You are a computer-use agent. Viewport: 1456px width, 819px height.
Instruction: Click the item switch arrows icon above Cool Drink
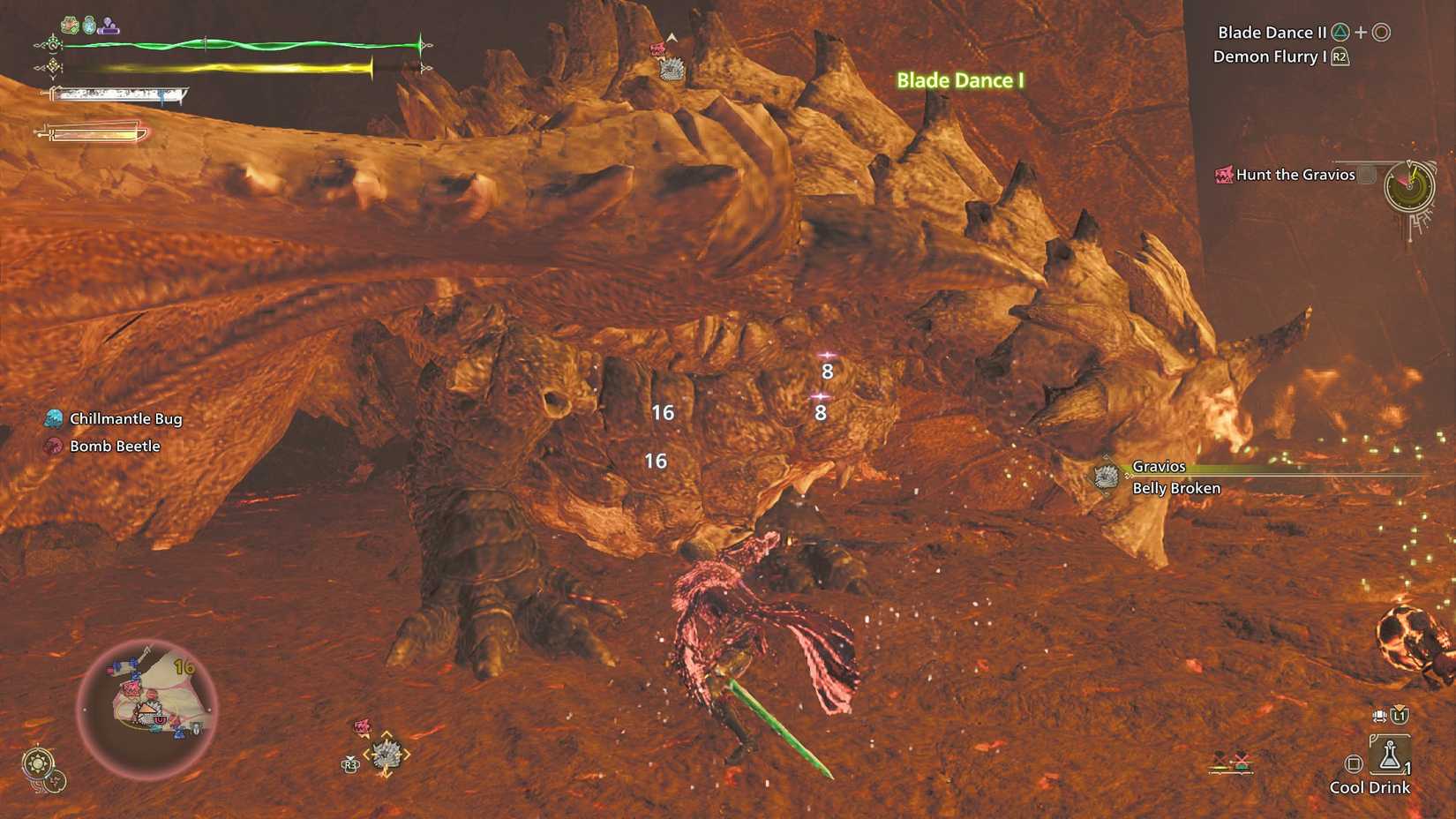click(x=1379, y=715)
